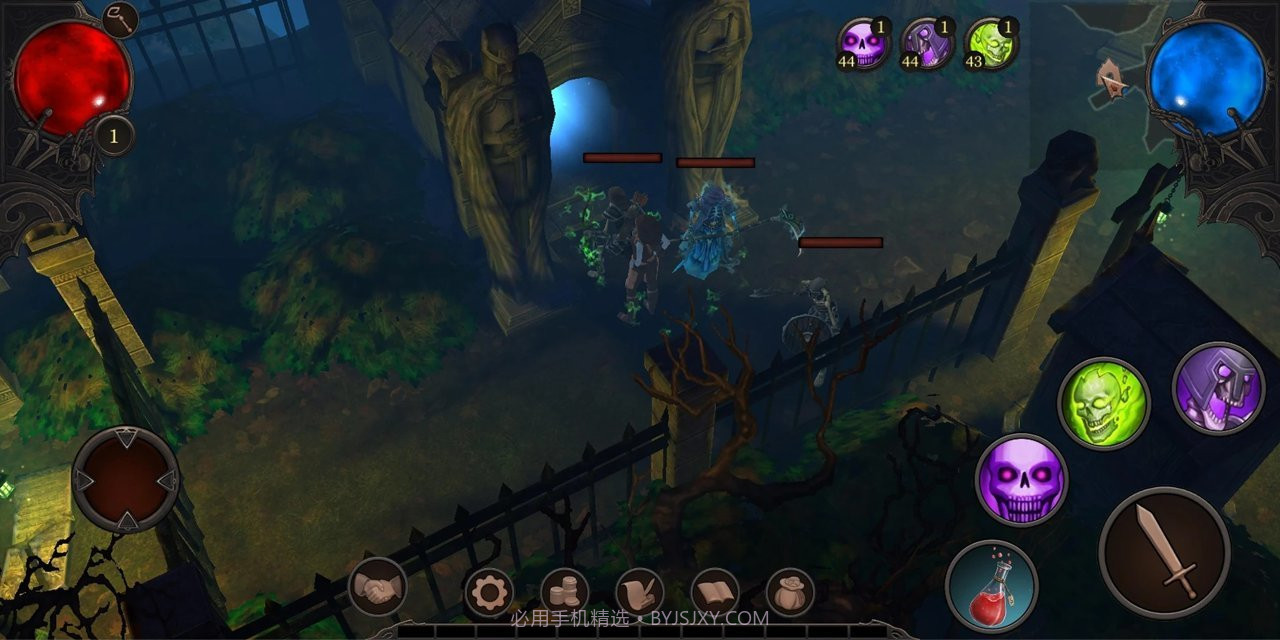
Task: Activate the large green zombie skull skill
Action: coord(1103,404)
